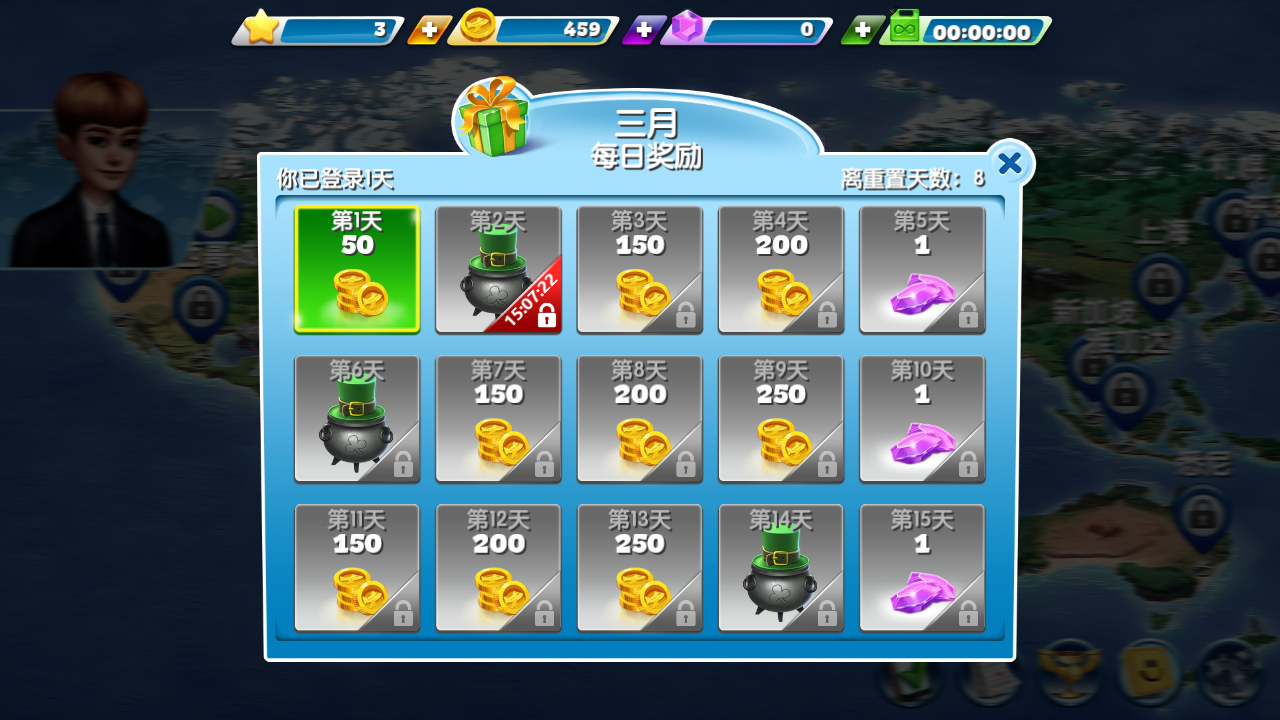
Task: Add more gold coins with the orange plus
Action: point(429,31)
